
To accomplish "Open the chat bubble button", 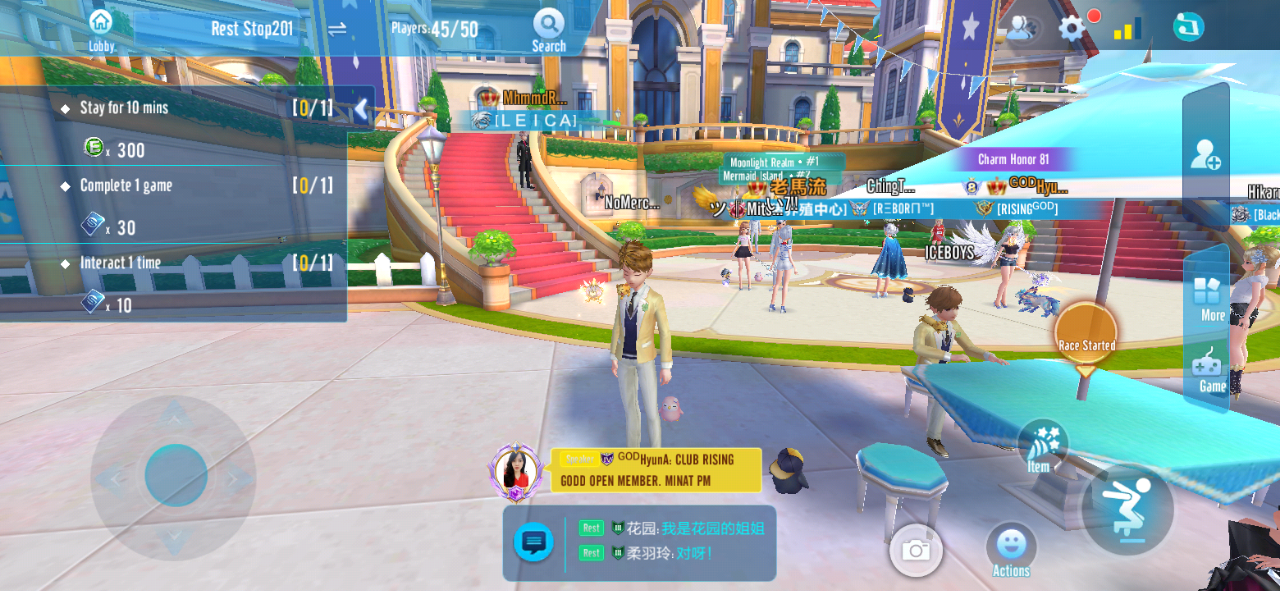I will 534,543.
